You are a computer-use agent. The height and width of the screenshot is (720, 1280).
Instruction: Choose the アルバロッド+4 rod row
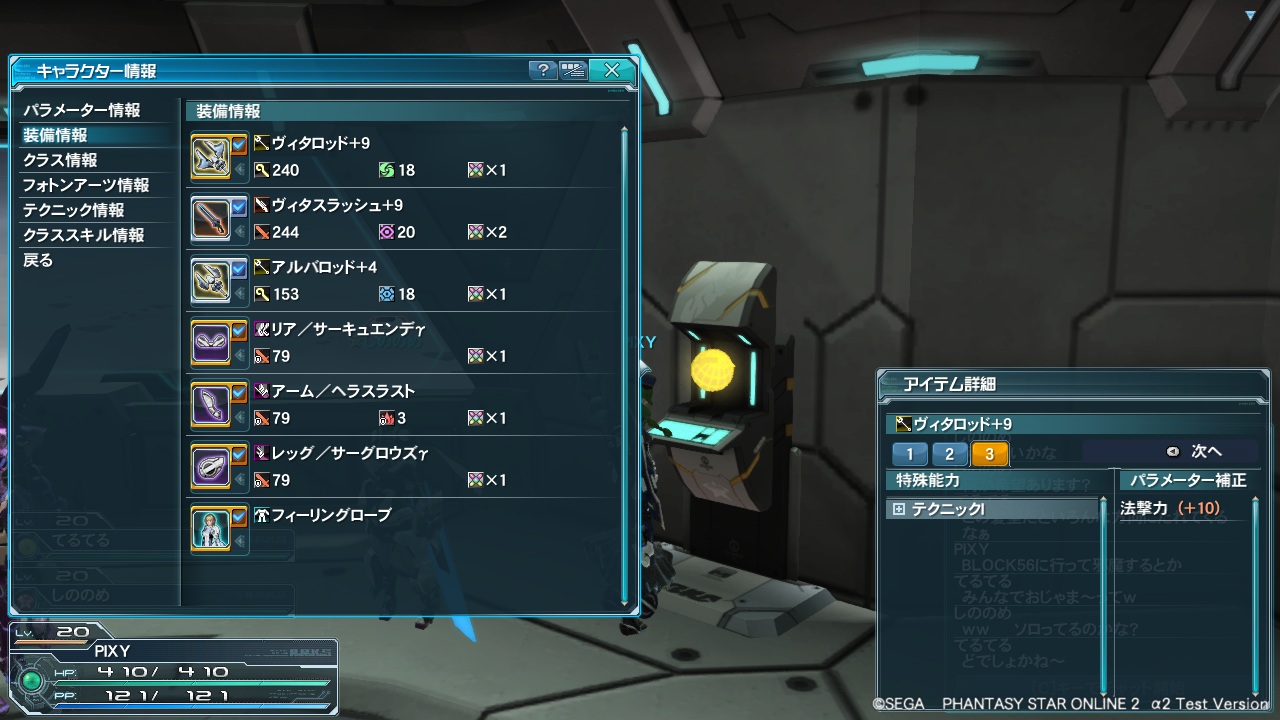tap(400, 281)
